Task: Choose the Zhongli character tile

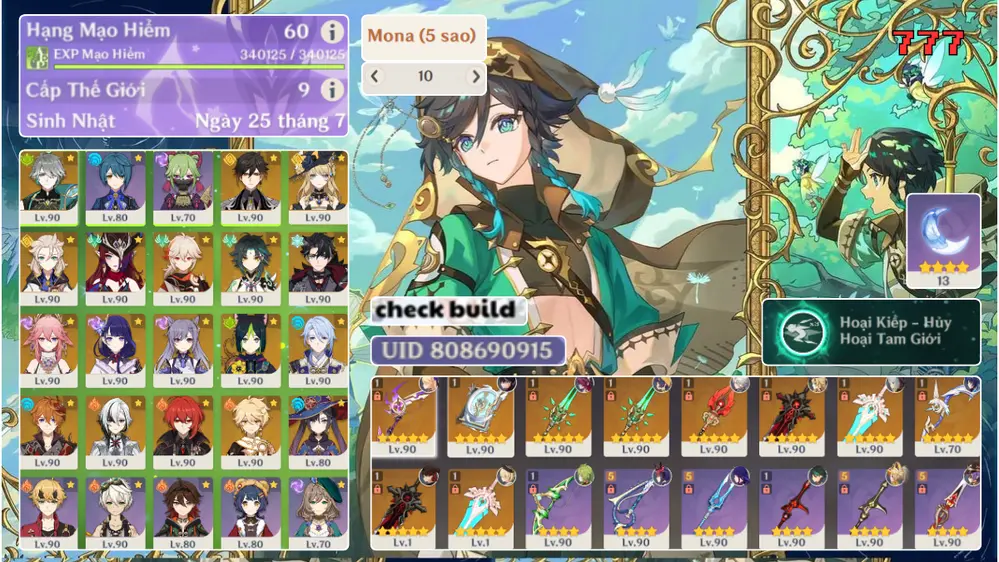Action: coord(250,184)
